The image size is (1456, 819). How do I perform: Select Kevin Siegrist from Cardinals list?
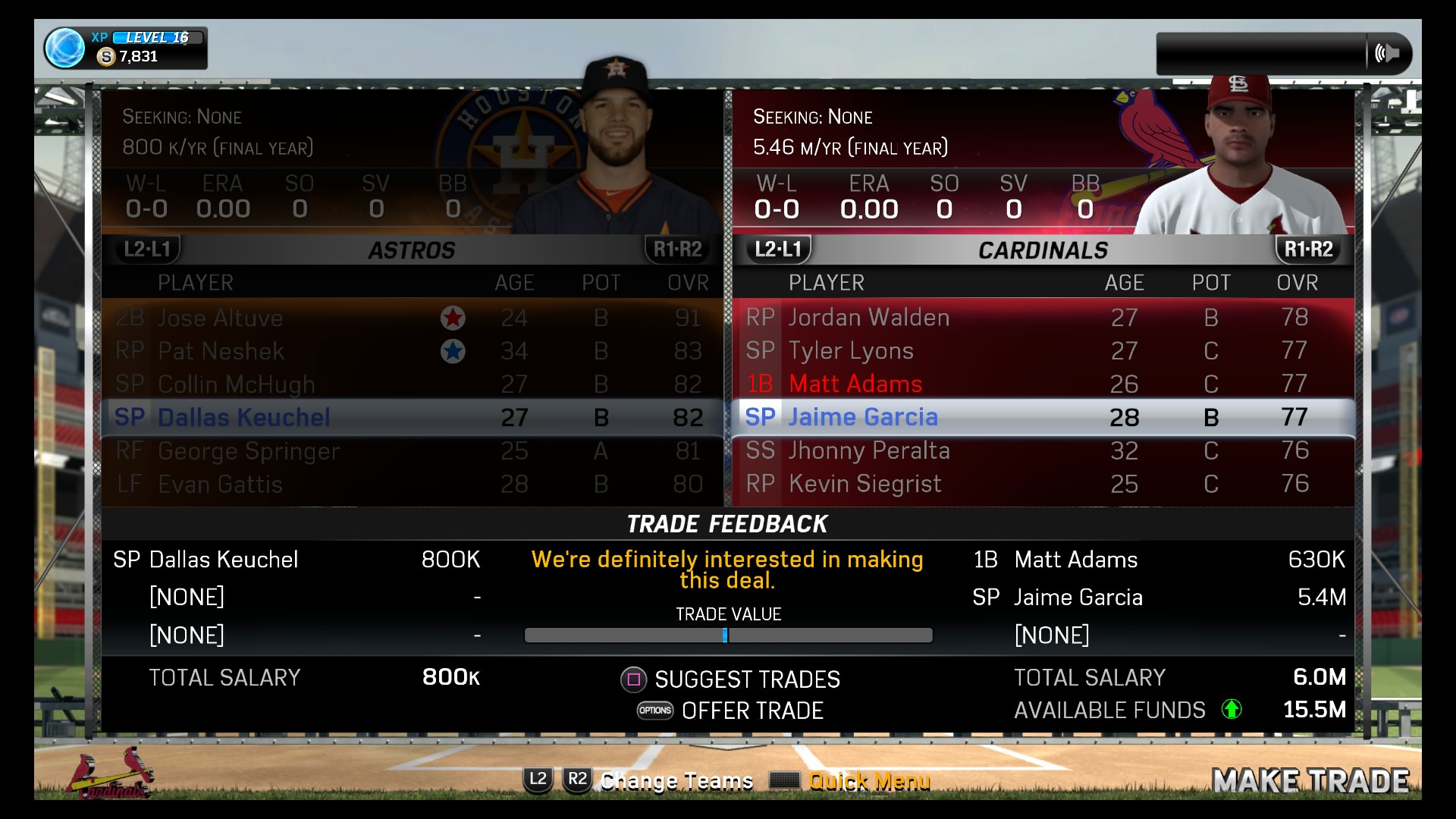point(864,484)
